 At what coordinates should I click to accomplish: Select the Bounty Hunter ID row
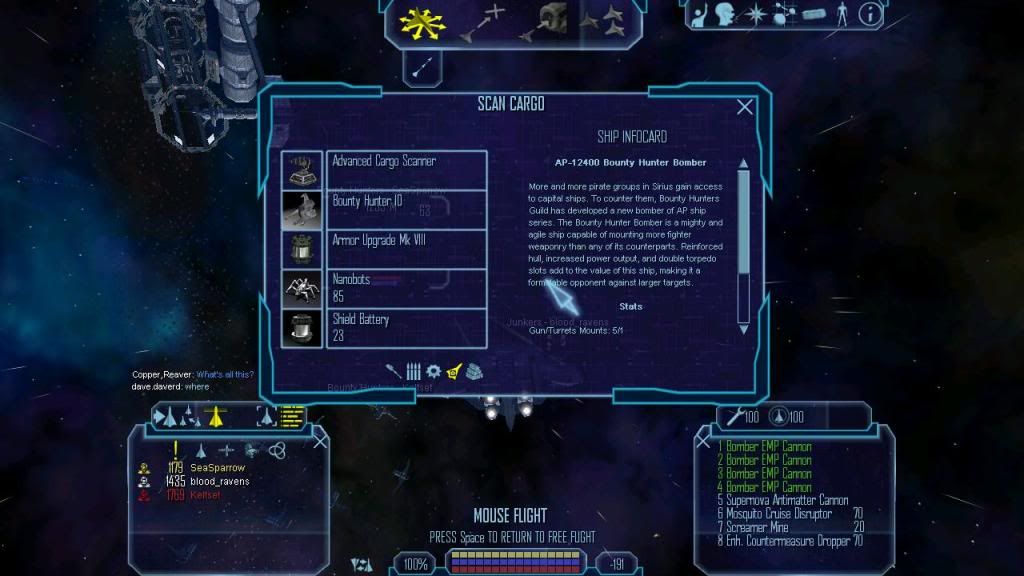click(406, 209)
